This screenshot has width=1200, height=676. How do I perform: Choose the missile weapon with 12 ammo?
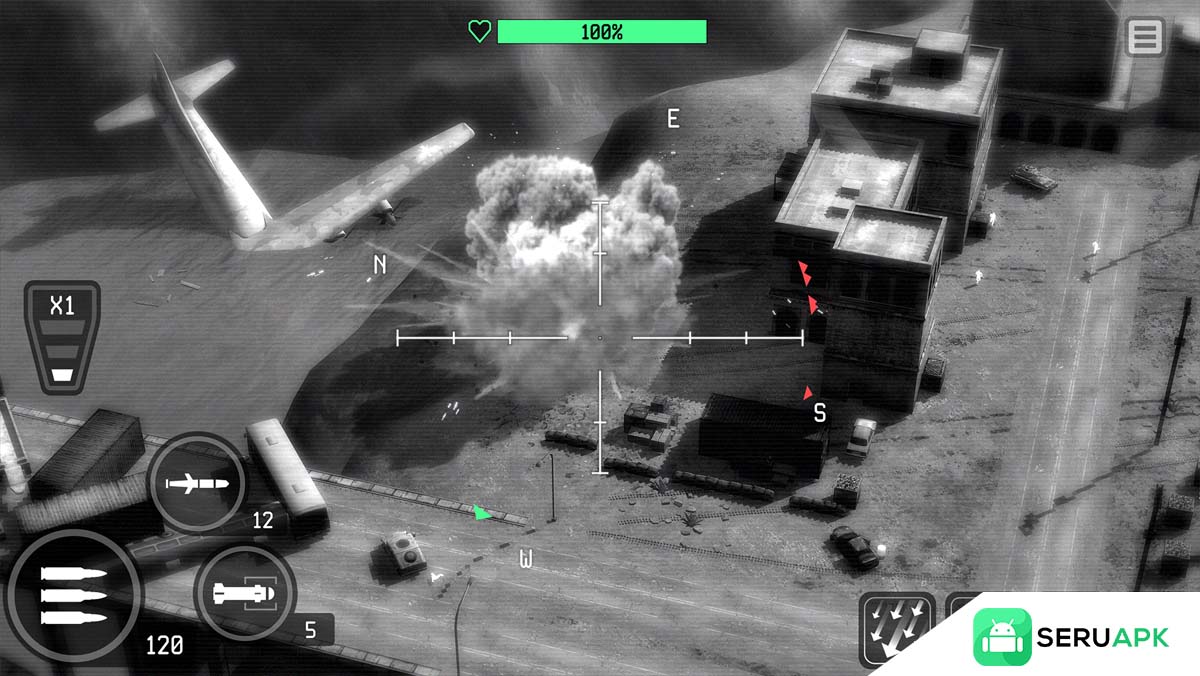(197, 484)
